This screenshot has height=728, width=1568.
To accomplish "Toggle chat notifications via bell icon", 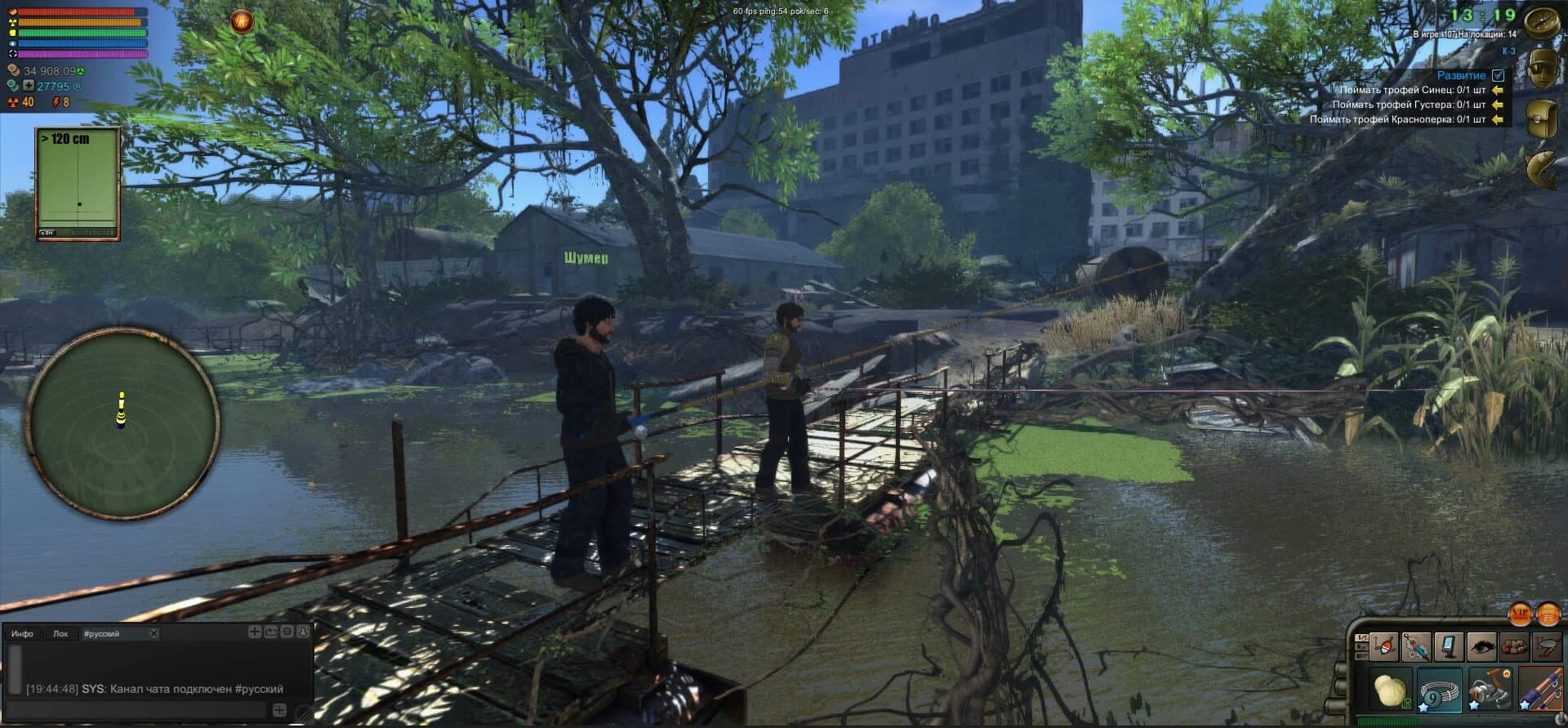I will 303,632.
